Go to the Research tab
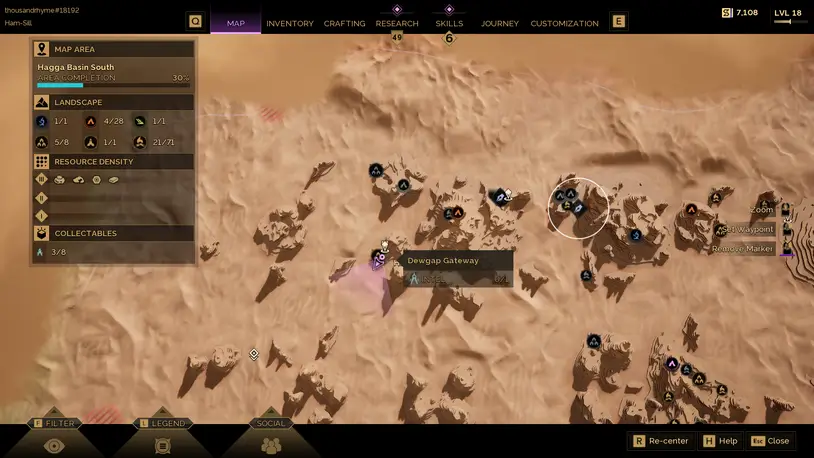814x458 pixels. [397, 23]
